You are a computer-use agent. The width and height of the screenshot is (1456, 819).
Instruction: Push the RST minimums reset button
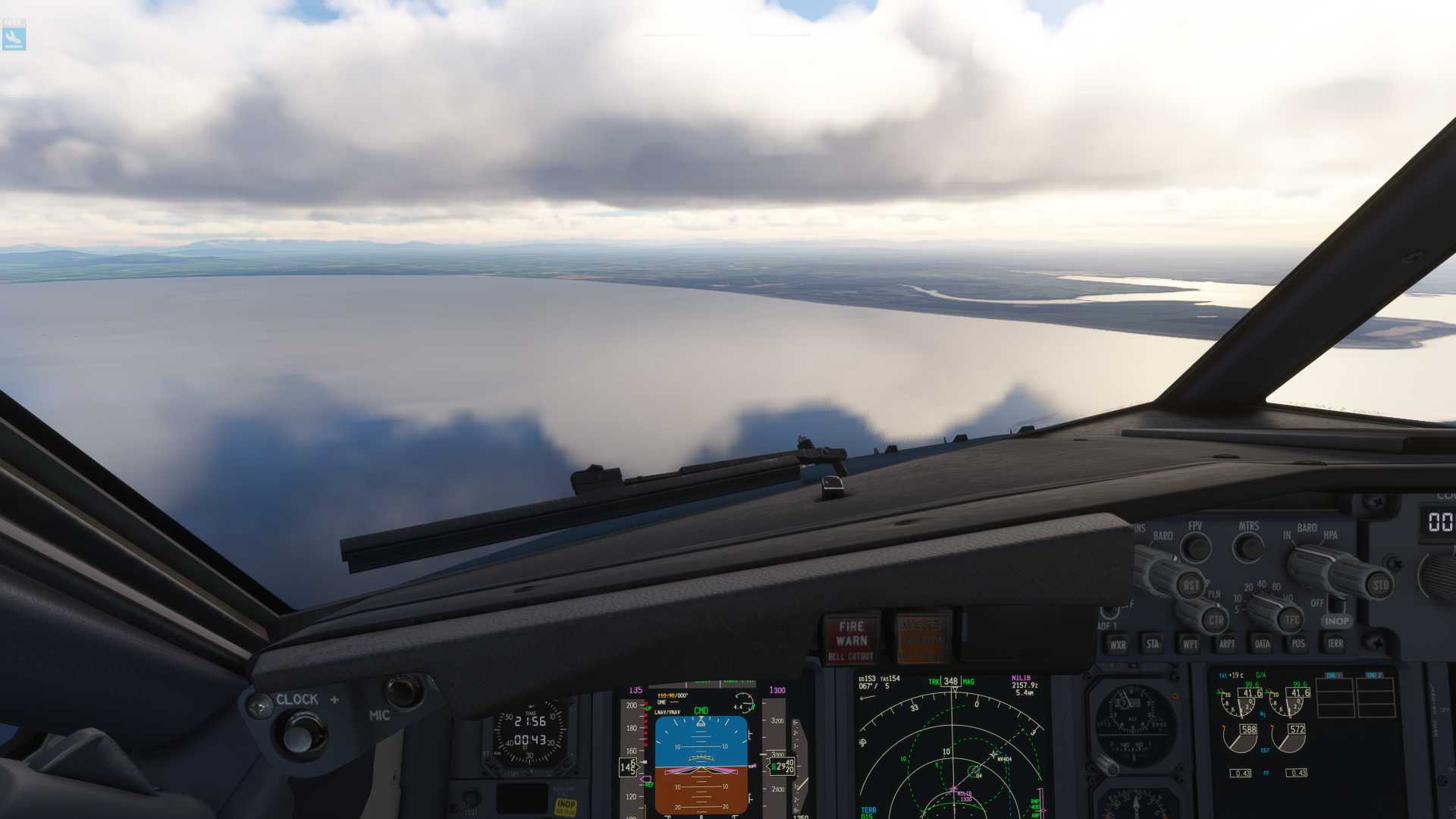1191,585
